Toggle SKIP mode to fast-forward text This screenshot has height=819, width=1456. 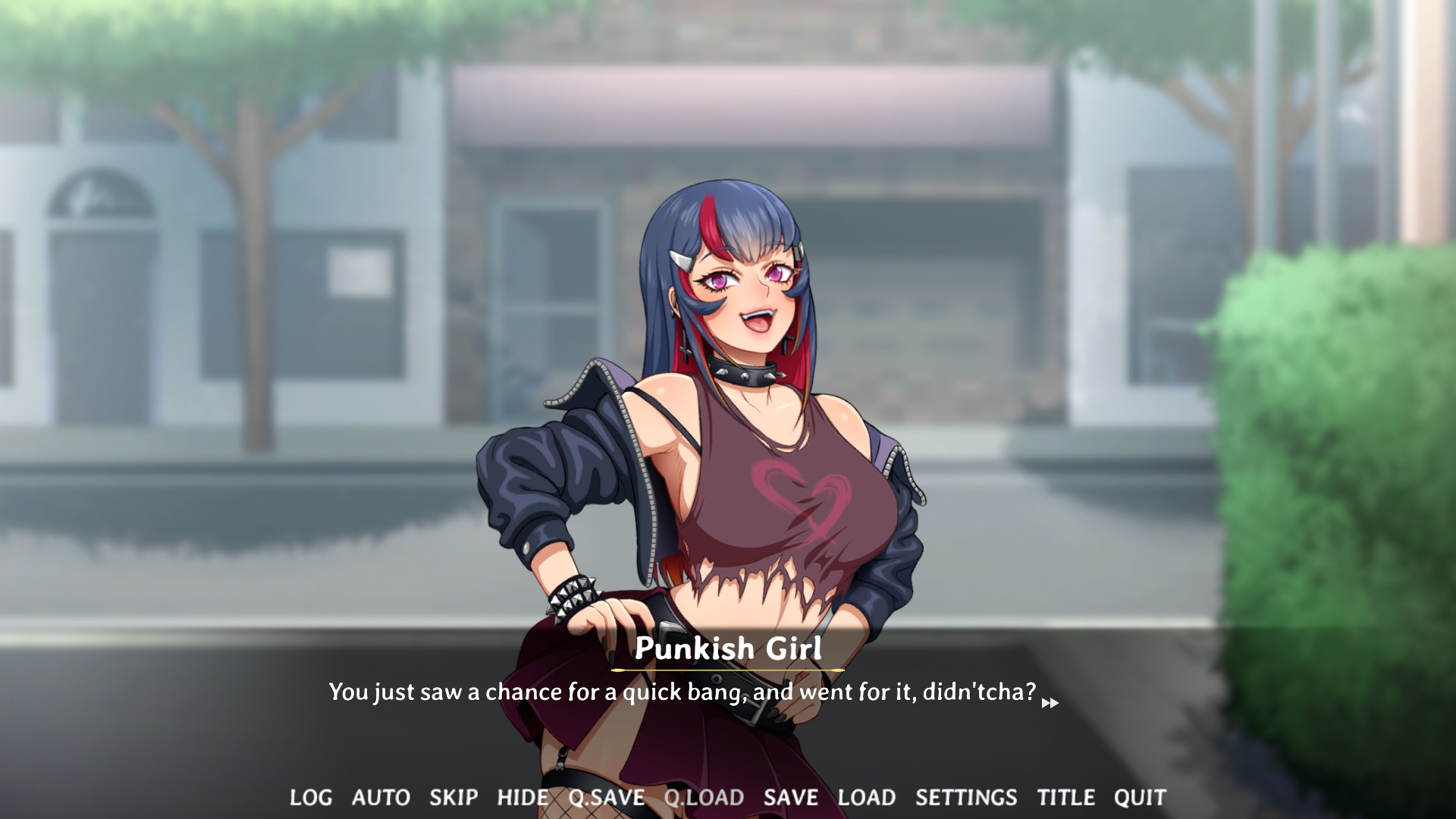coord(453,797)
